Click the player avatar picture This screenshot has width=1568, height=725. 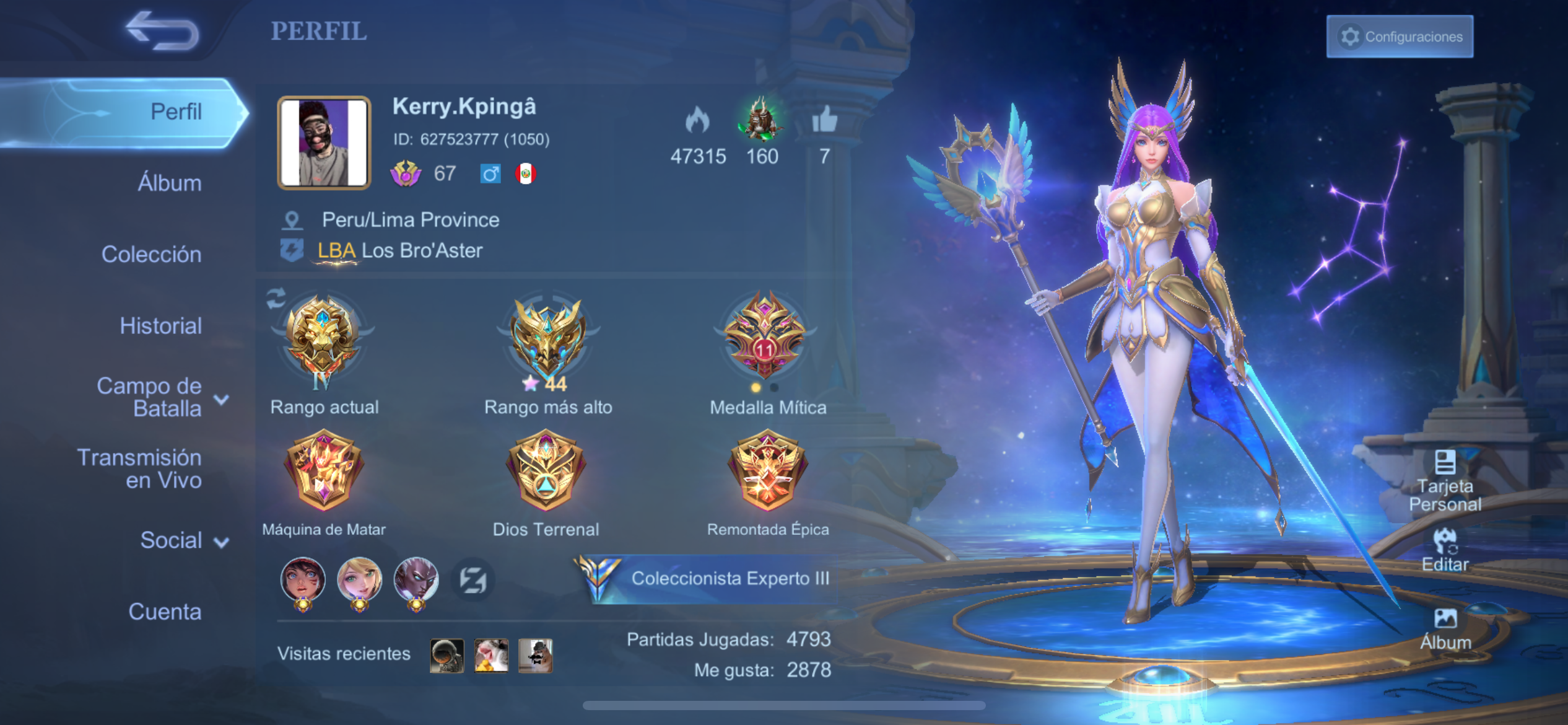coord(324,143)
